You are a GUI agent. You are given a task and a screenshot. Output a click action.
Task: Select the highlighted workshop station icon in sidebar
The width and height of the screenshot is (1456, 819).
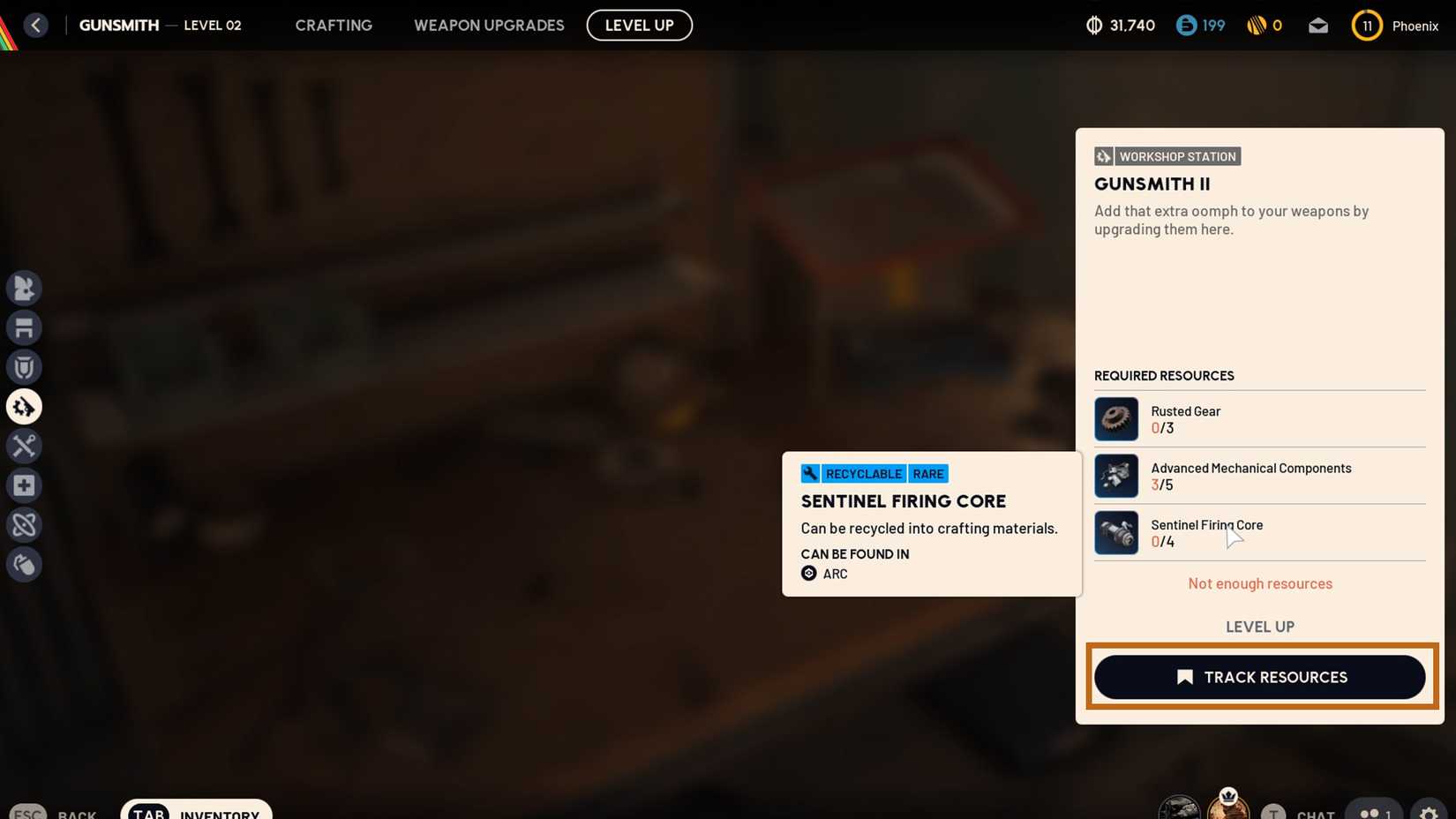tap(24, 406)
